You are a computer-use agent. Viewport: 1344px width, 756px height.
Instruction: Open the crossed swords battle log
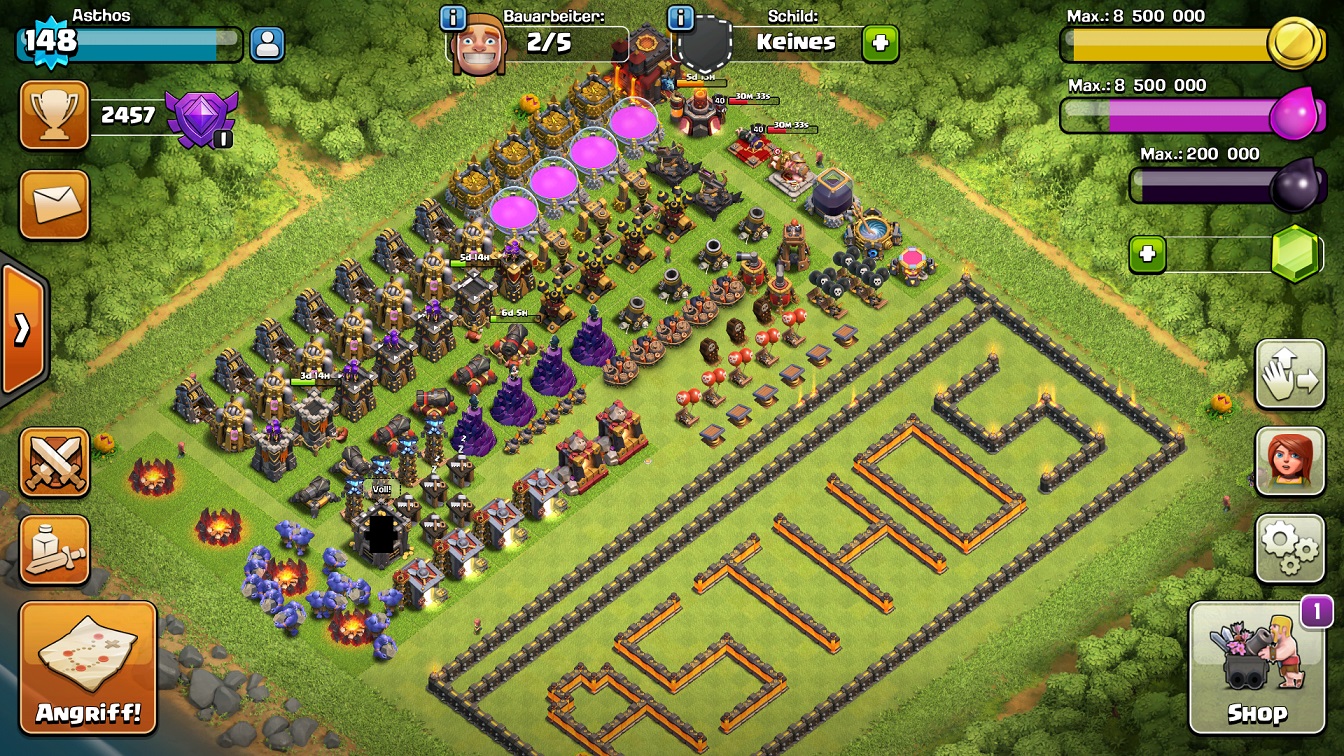coord(54,462)
